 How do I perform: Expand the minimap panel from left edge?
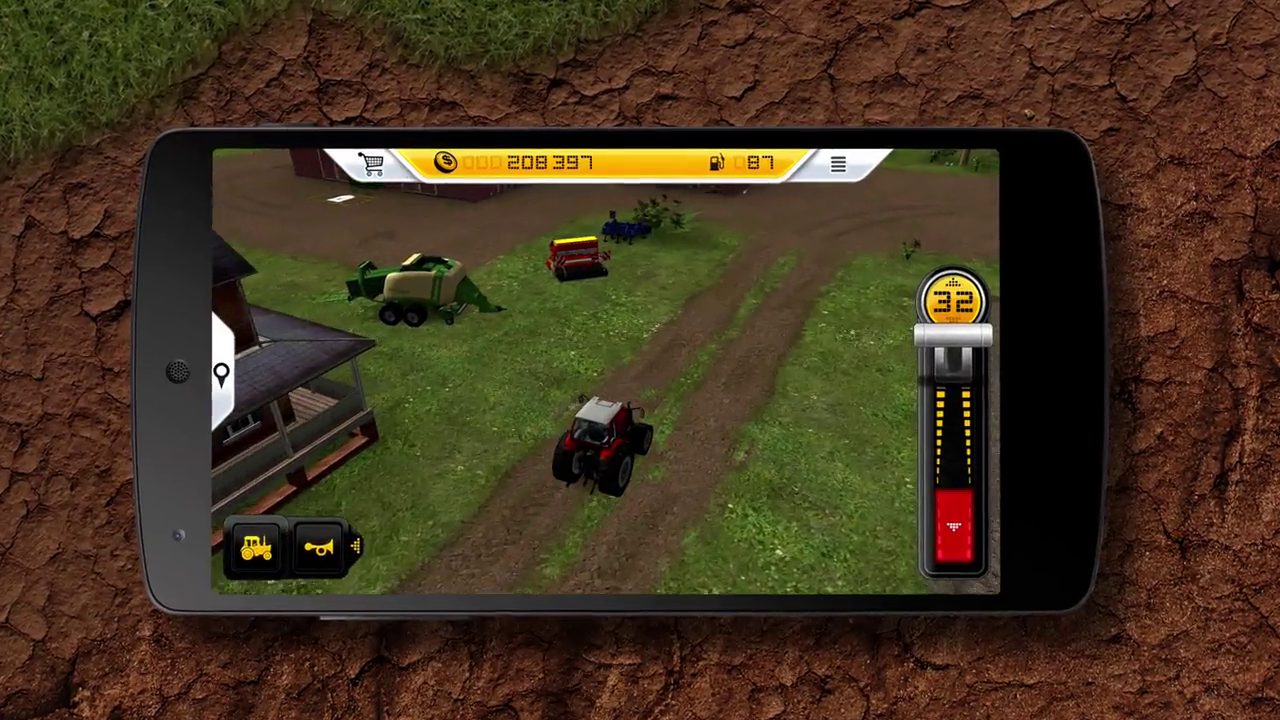point(221,373)
